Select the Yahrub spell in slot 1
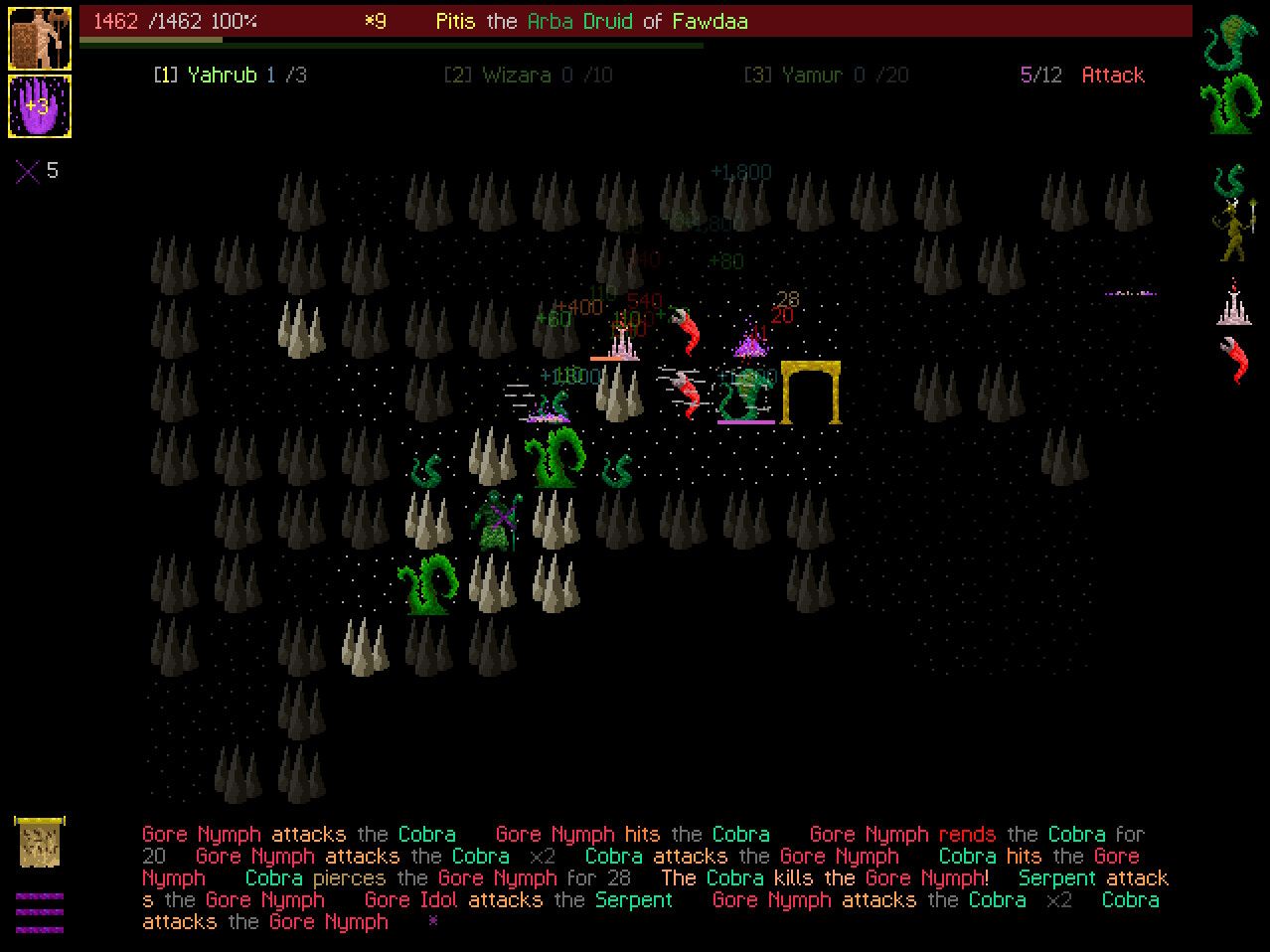 [230, 76]
